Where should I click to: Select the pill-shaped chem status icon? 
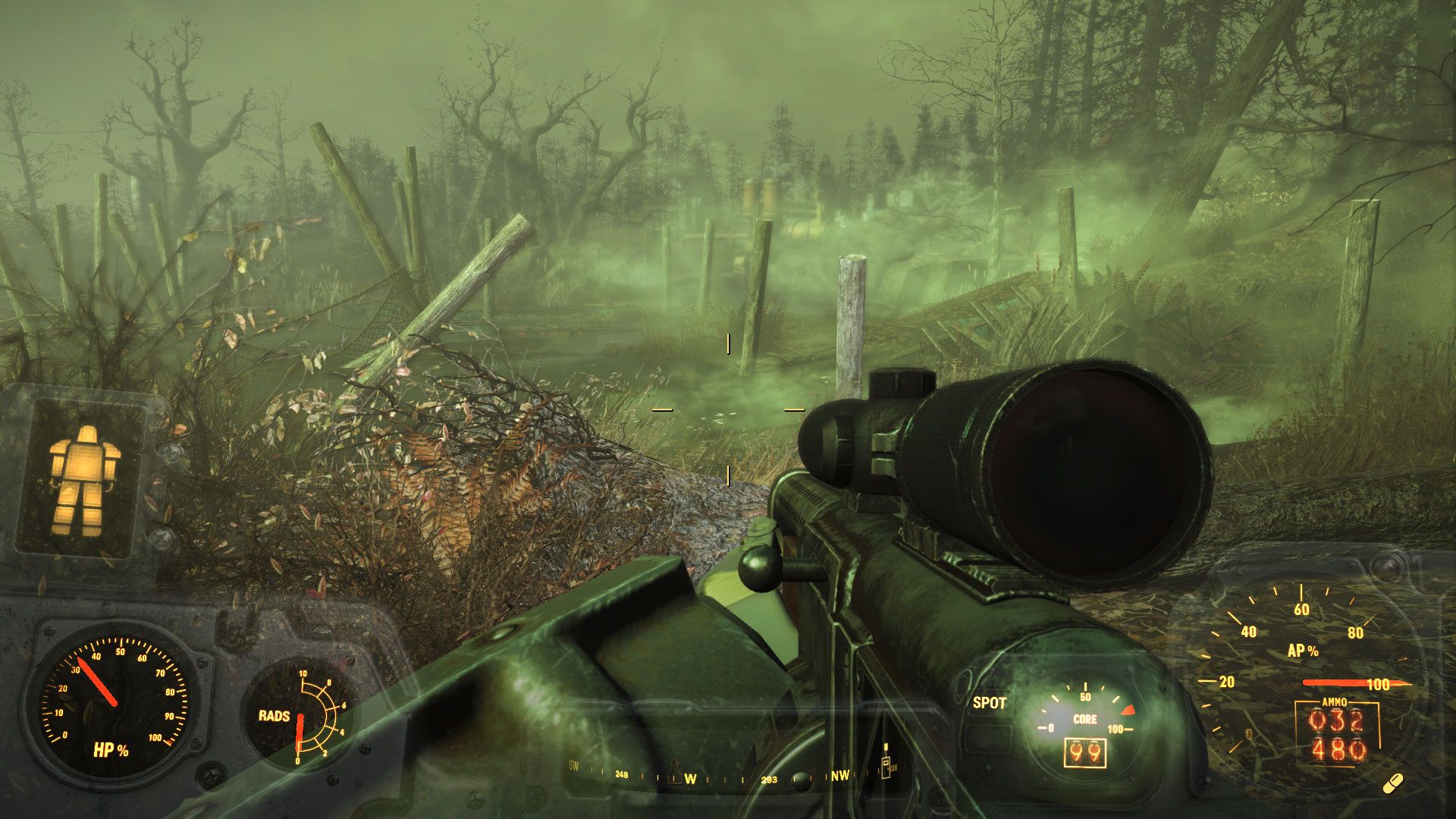coord(1393,784)
